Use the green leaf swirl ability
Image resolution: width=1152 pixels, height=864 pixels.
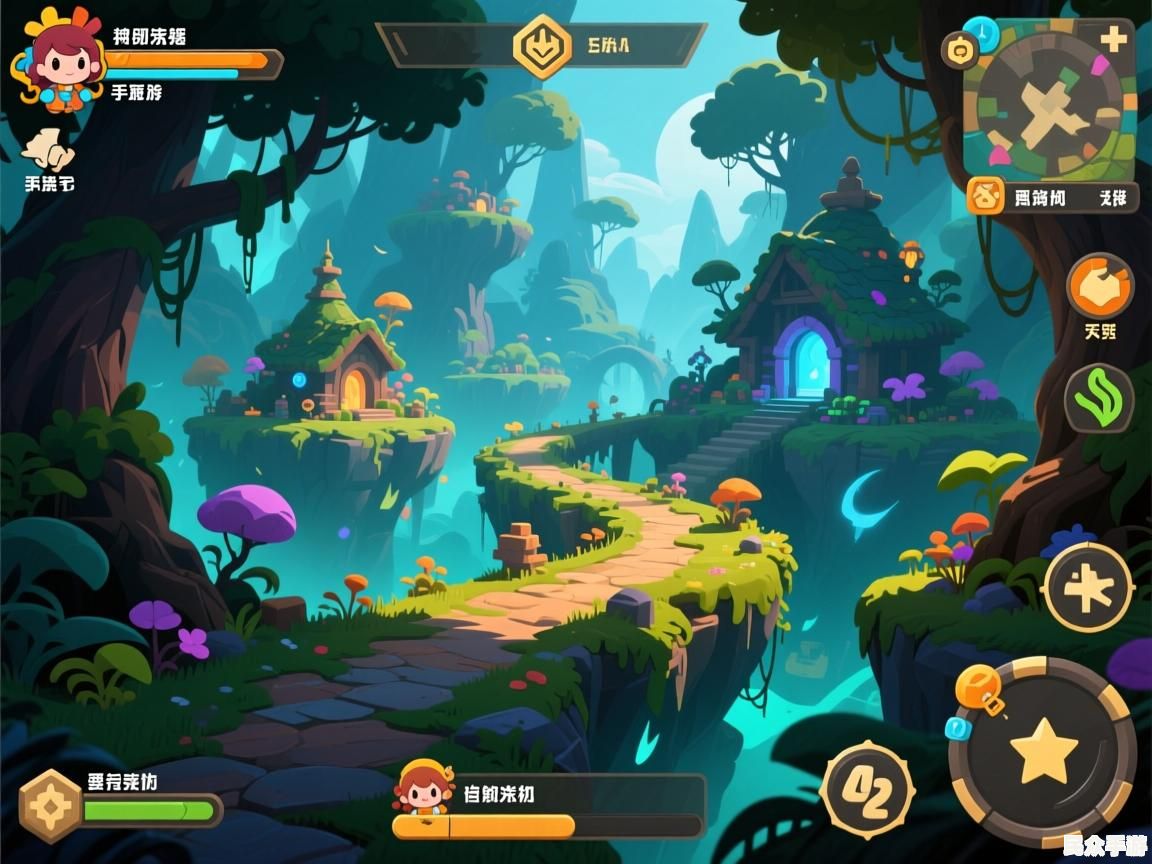[1098, 398]
